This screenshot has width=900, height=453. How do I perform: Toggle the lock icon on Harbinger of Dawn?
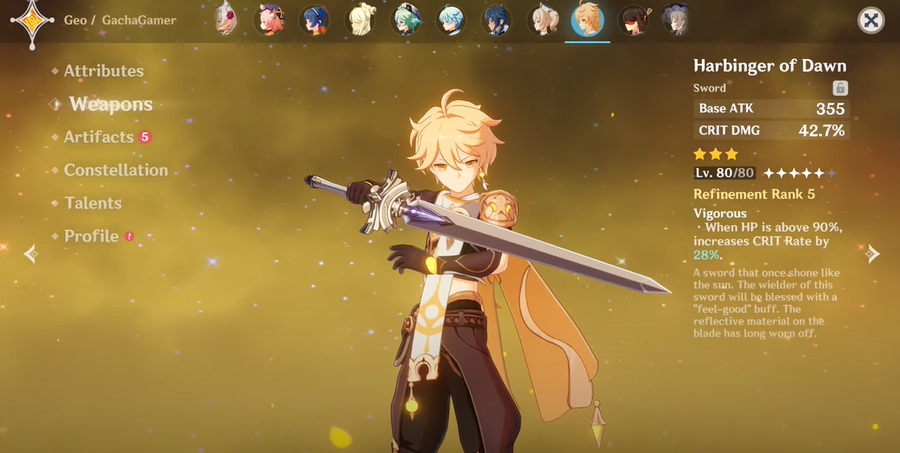pyautogui.click(x=840, y=88)
